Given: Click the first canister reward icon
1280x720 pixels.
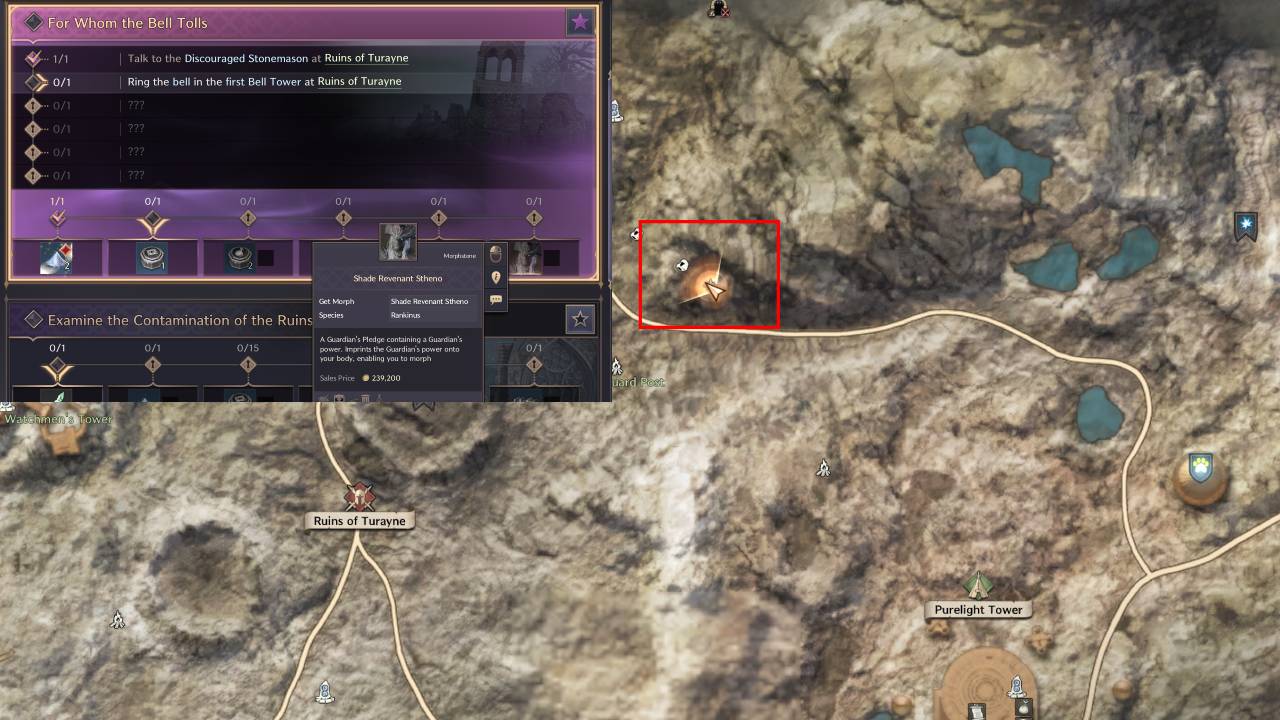Looking at the screenshot, I should [151, 258].
